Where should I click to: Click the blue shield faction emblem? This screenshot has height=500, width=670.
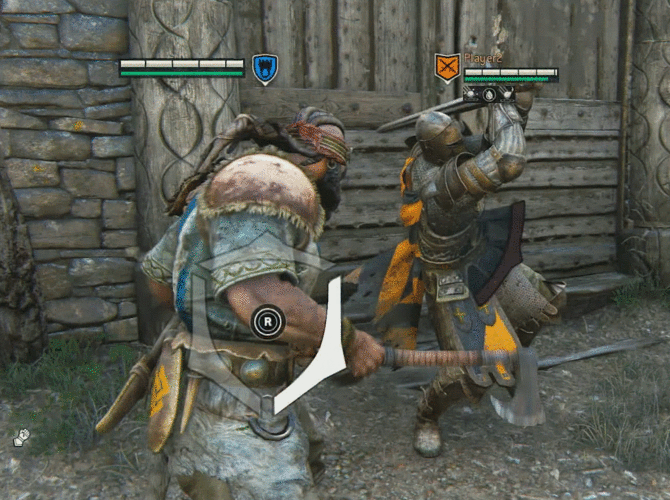(x=264, y=69)
